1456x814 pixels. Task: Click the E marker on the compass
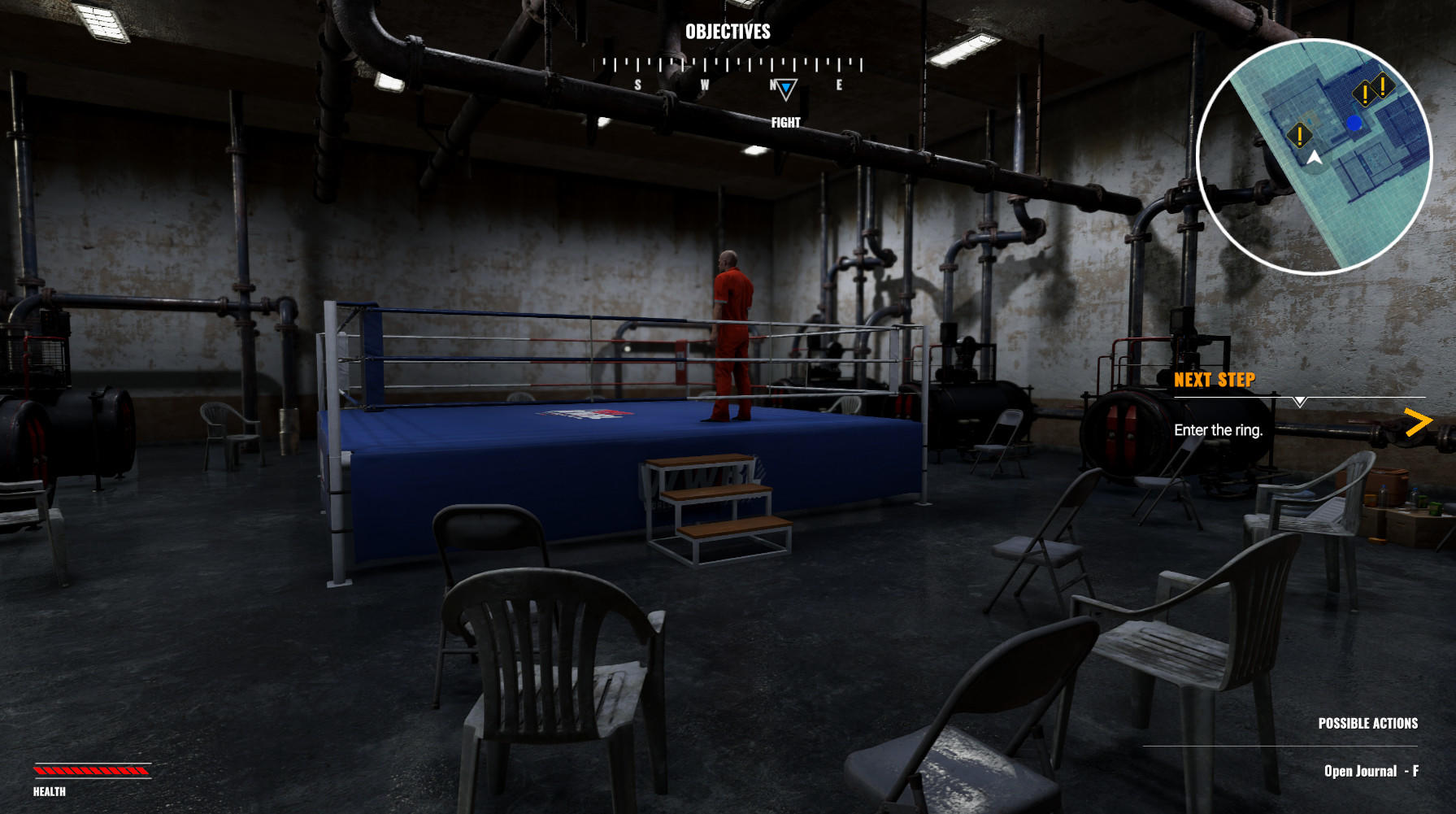pos(840,84)
